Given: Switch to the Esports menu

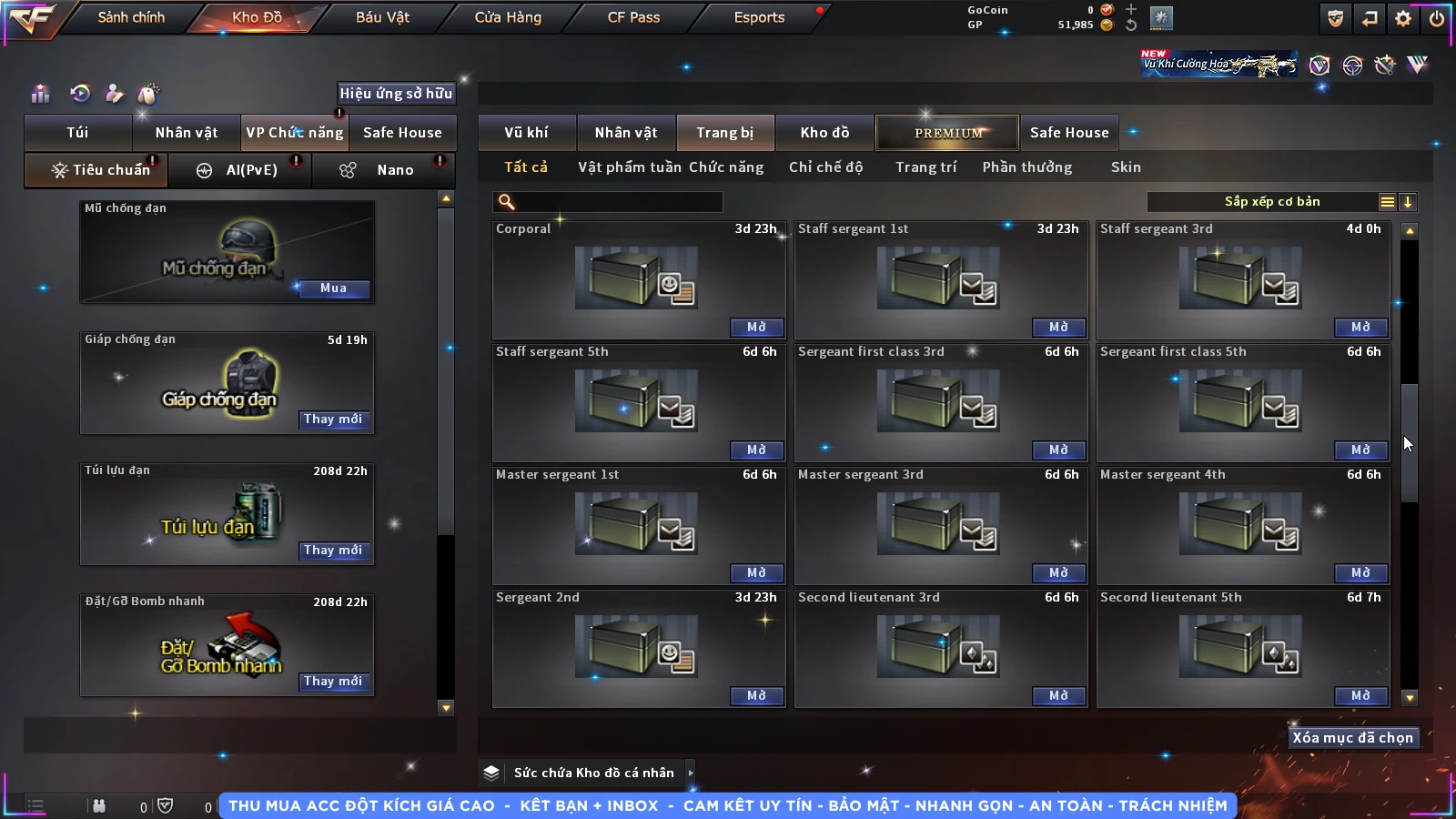Looking at the screenshot, I should pos(759,17).
